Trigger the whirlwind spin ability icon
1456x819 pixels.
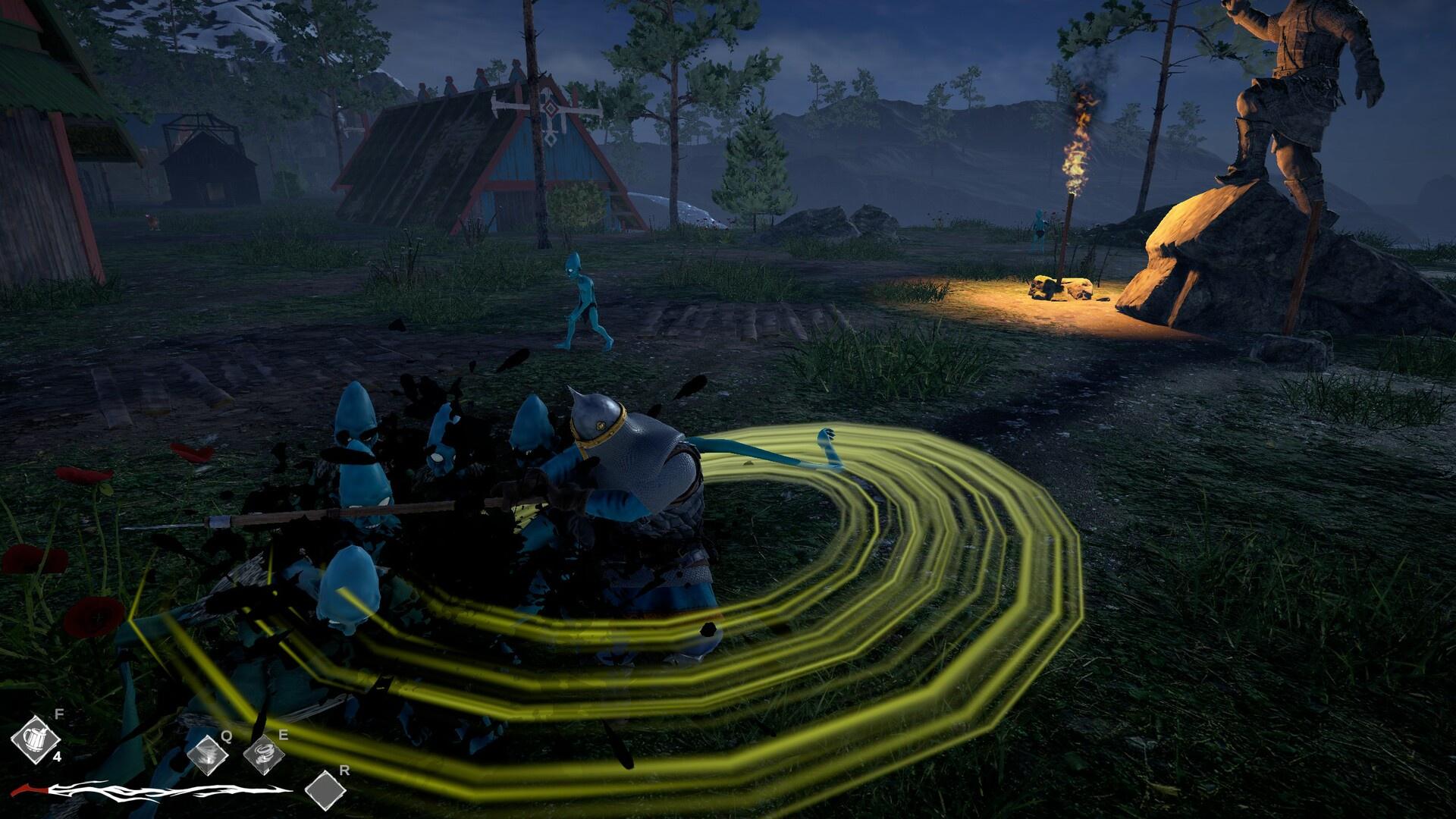pyautogui.click(x=265, y=756)
